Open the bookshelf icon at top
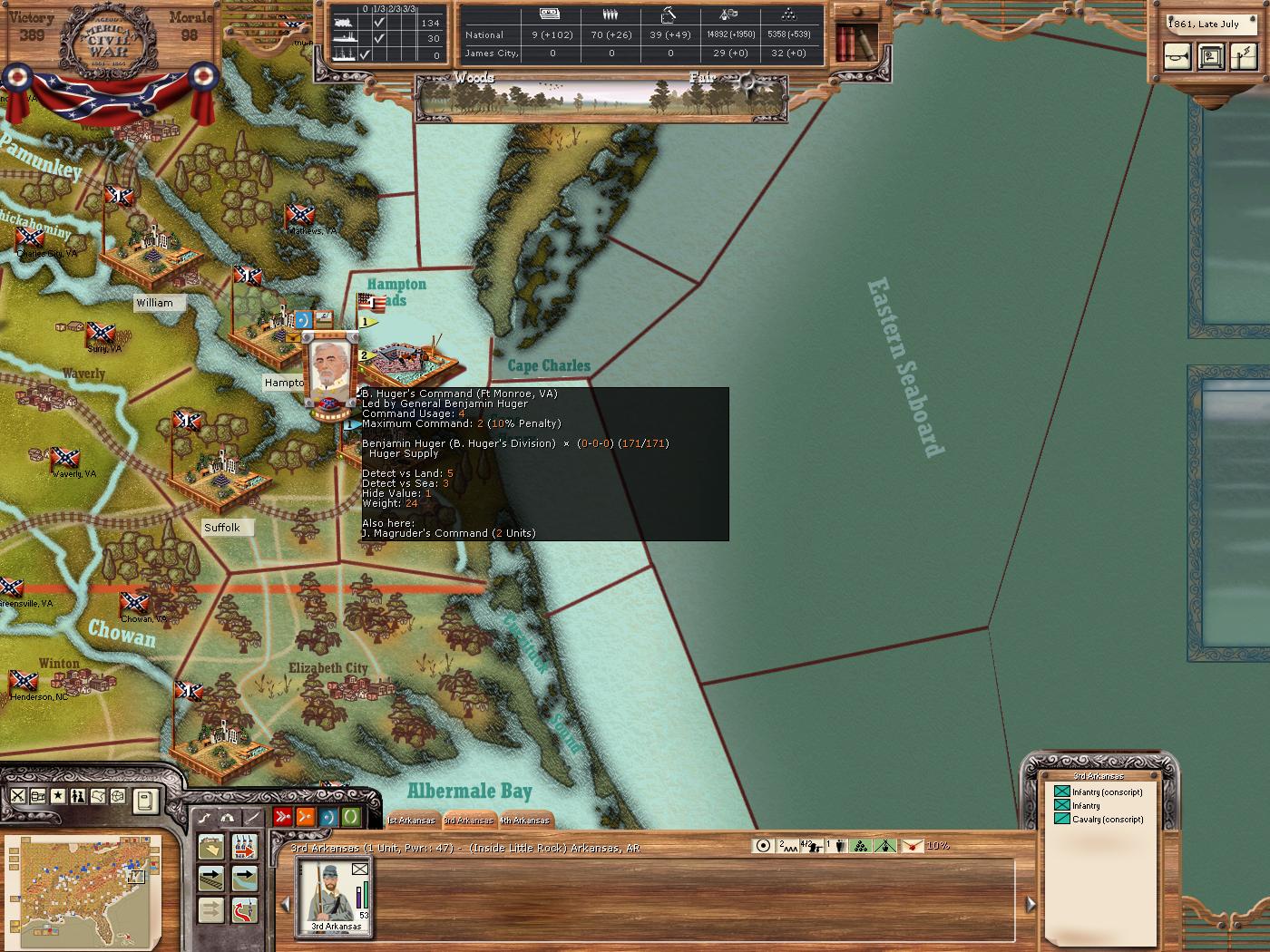1270x952 pixels. tap(855, 41)
